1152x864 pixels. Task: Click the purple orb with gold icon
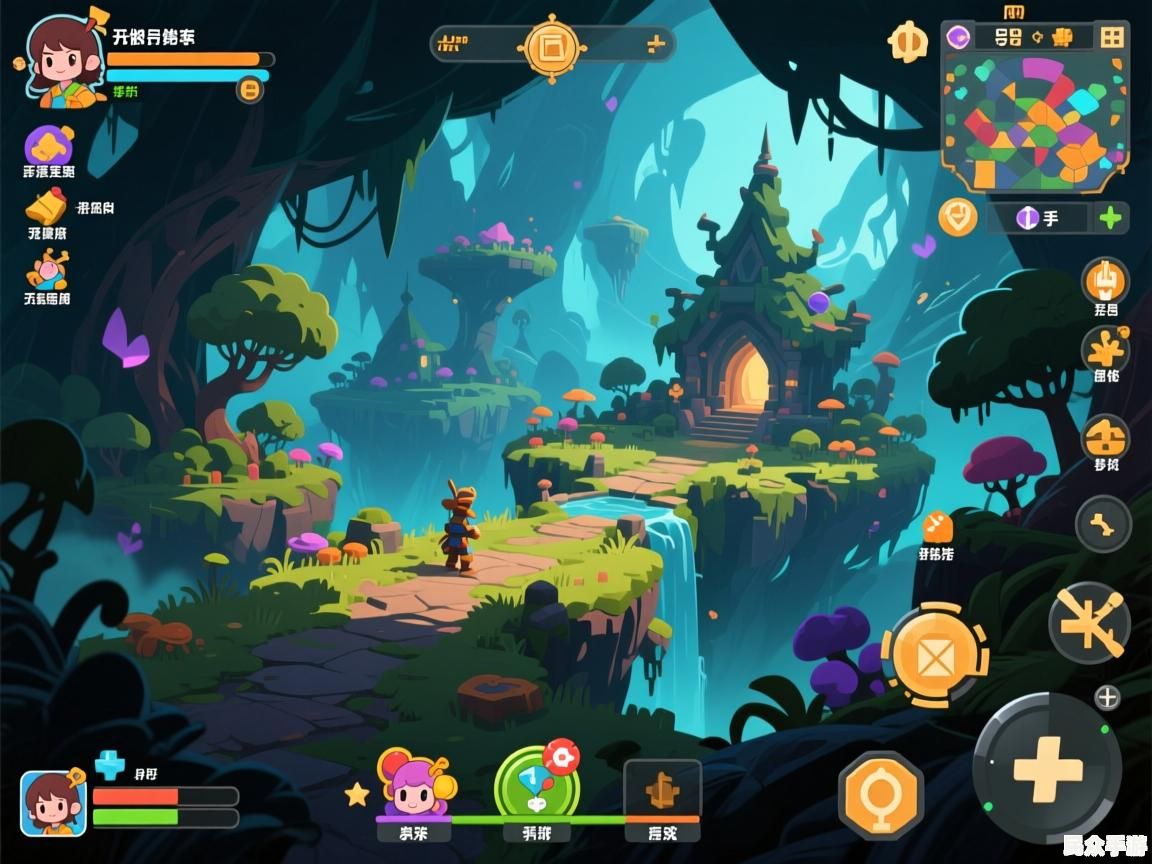(x=48, y=146)
